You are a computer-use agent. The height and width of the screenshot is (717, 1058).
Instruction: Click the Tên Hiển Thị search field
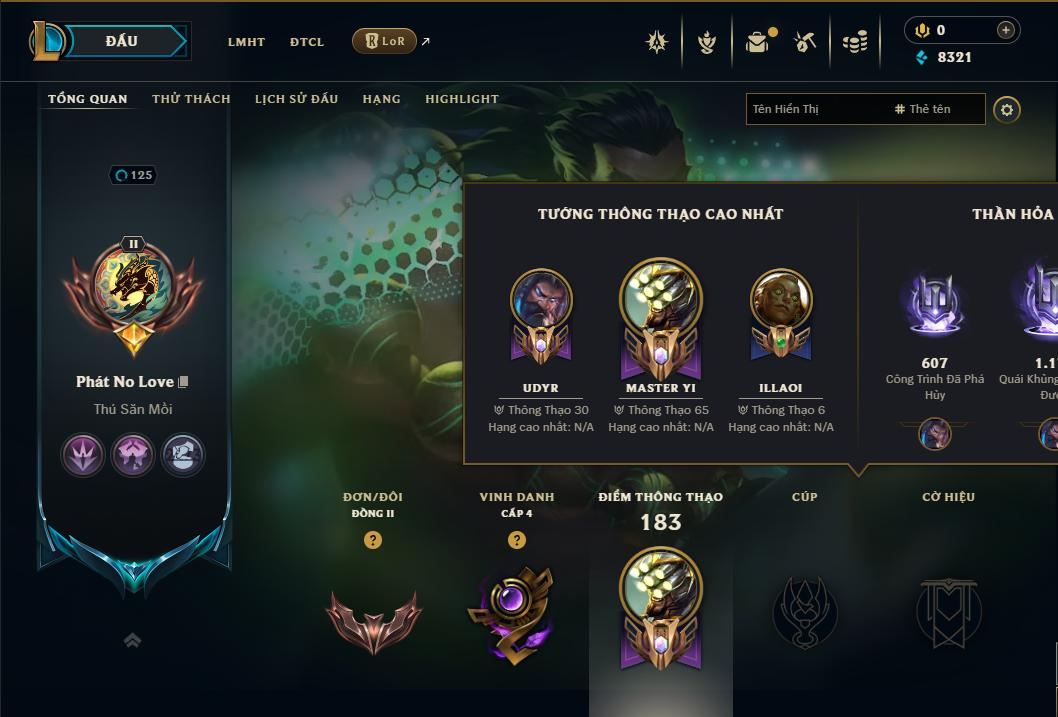point(815,109)
